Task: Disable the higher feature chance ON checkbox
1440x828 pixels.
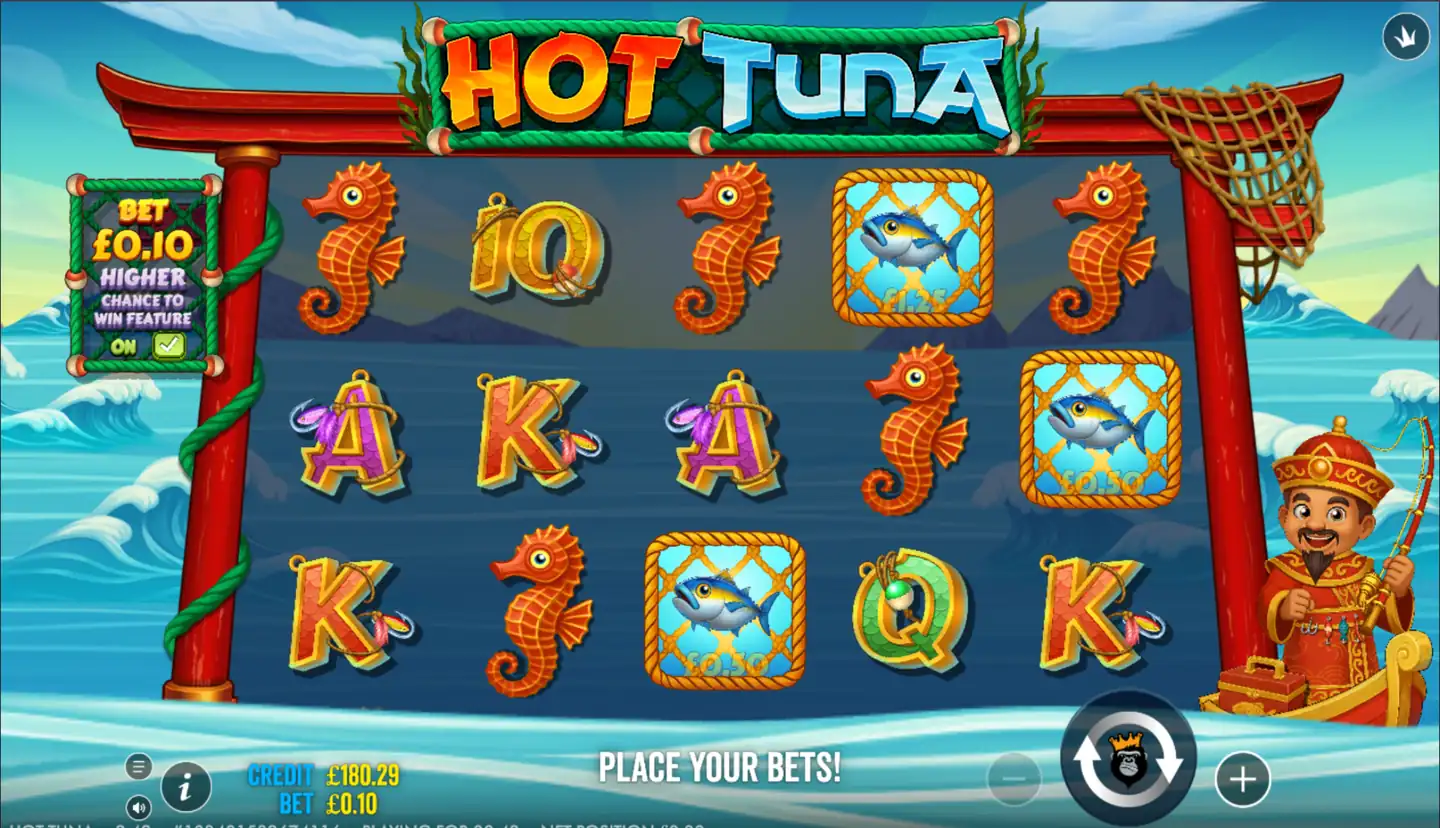Action: 168,344
